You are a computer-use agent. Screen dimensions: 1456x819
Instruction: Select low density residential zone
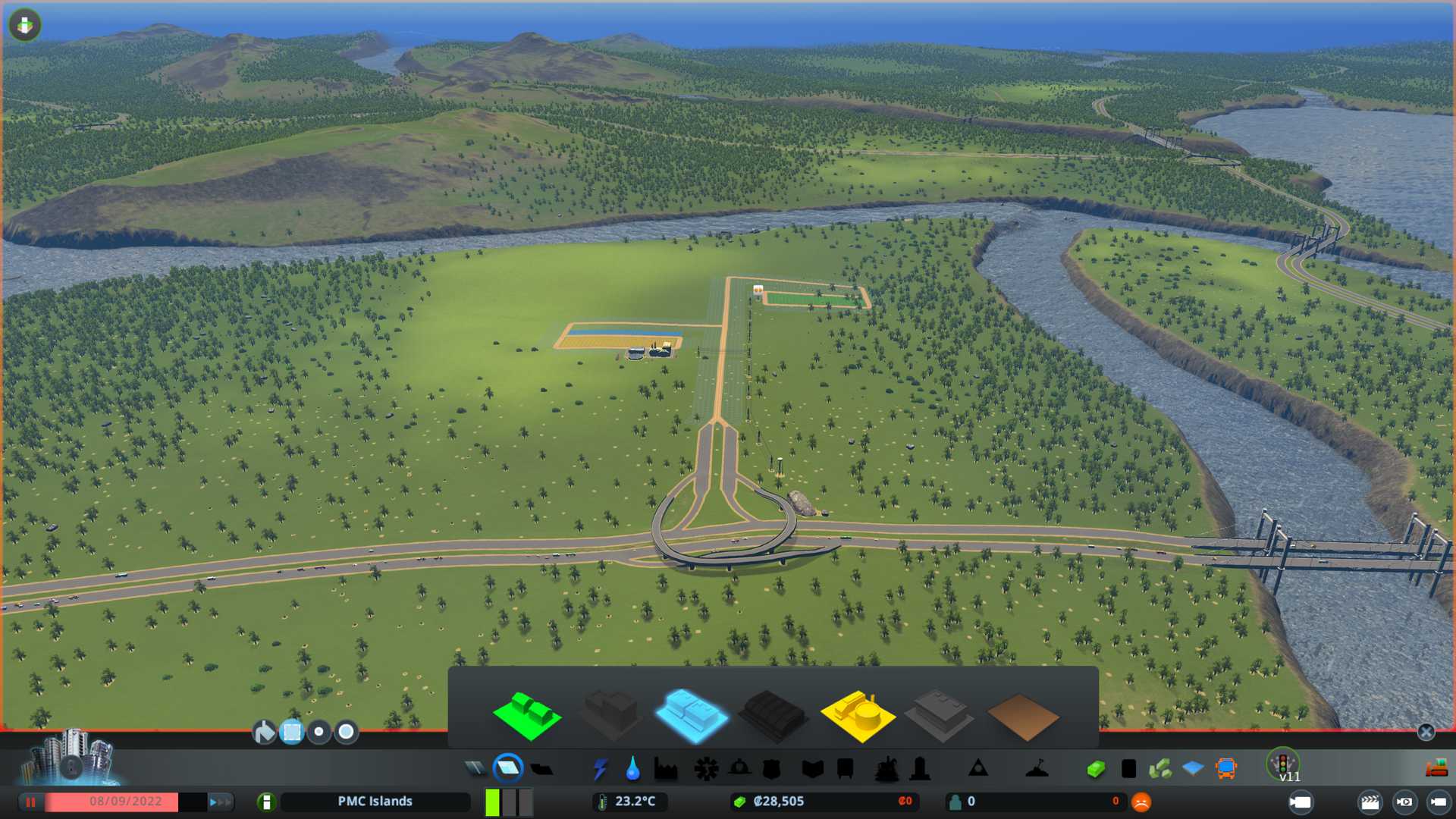[527, 715]
